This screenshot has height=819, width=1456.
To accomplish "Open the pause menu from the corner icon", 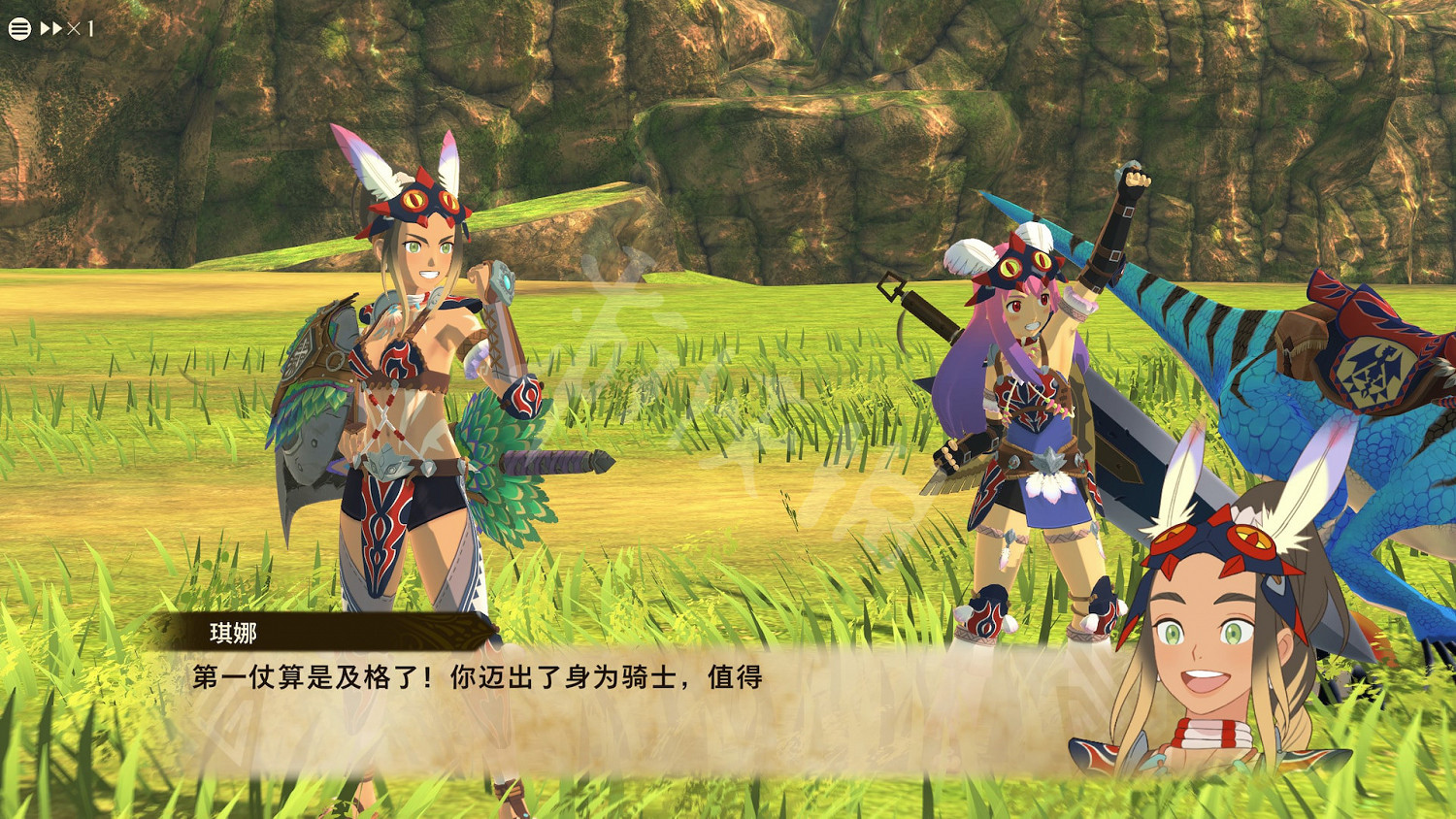I will (x=17, y=27).
